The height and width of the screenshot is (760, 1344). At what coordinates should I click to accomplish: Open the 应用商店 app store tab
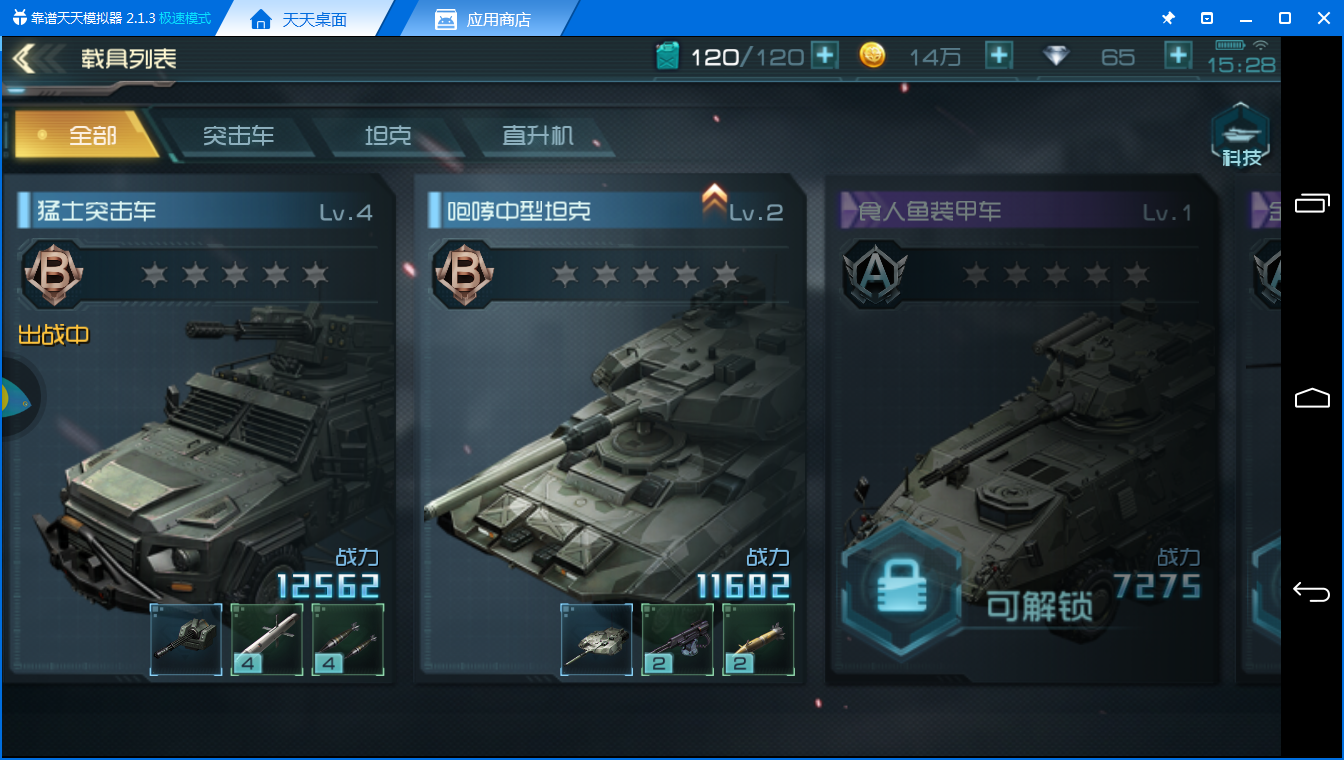[x=484, y=19]
